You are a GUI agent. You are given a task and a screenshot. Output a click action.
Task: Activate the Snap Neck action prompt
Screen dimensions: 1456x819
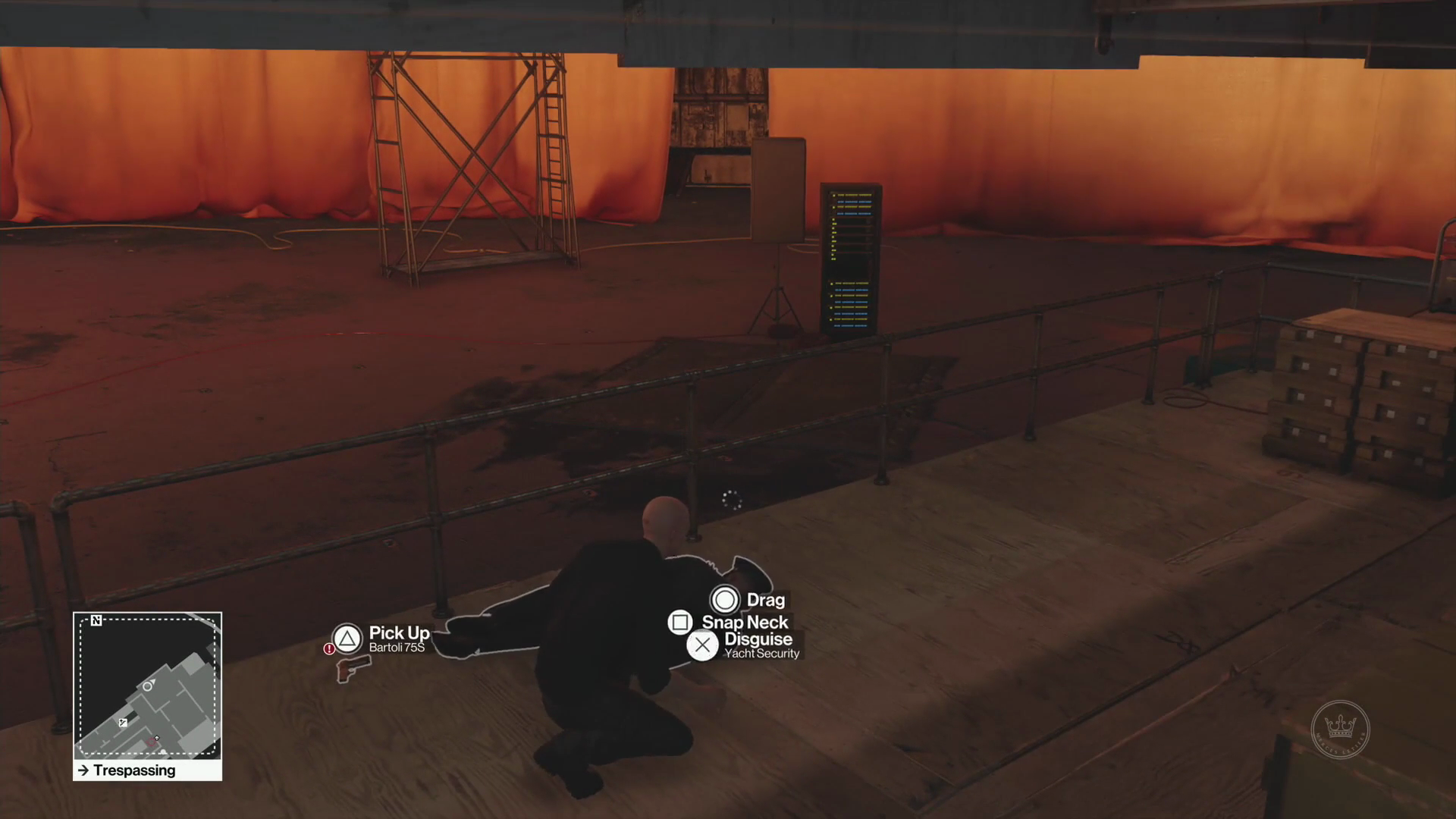tap(679, 622)
